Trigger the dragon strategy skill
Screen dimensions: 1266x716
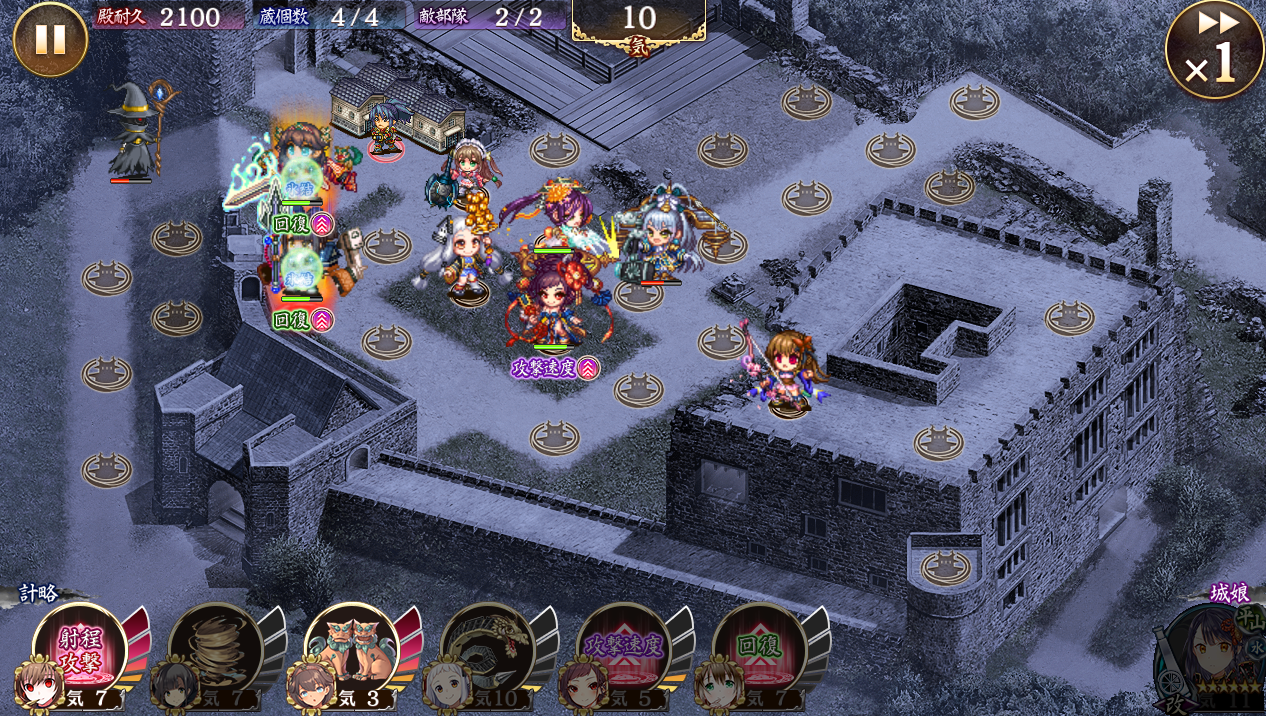[x=487, y=651]
